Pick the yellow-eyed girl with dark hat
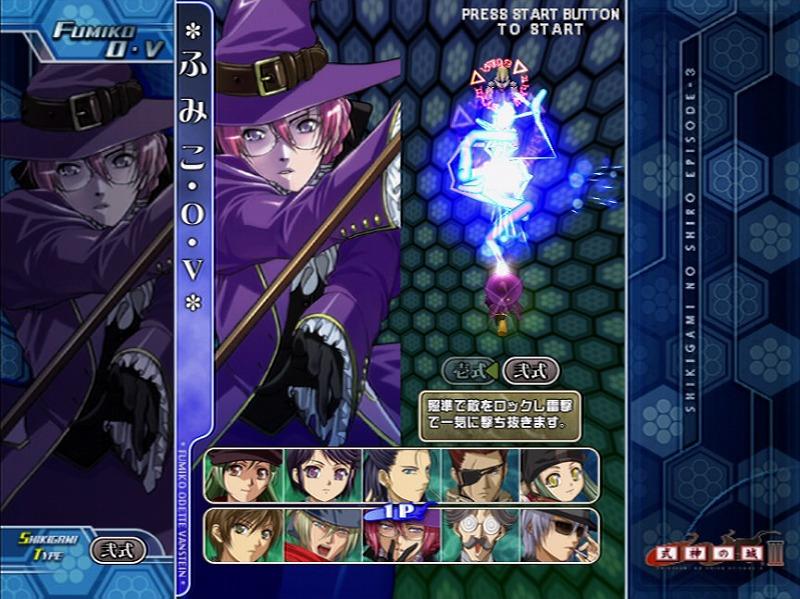This screenshot has width=800, height=599. tap(558, 474)
